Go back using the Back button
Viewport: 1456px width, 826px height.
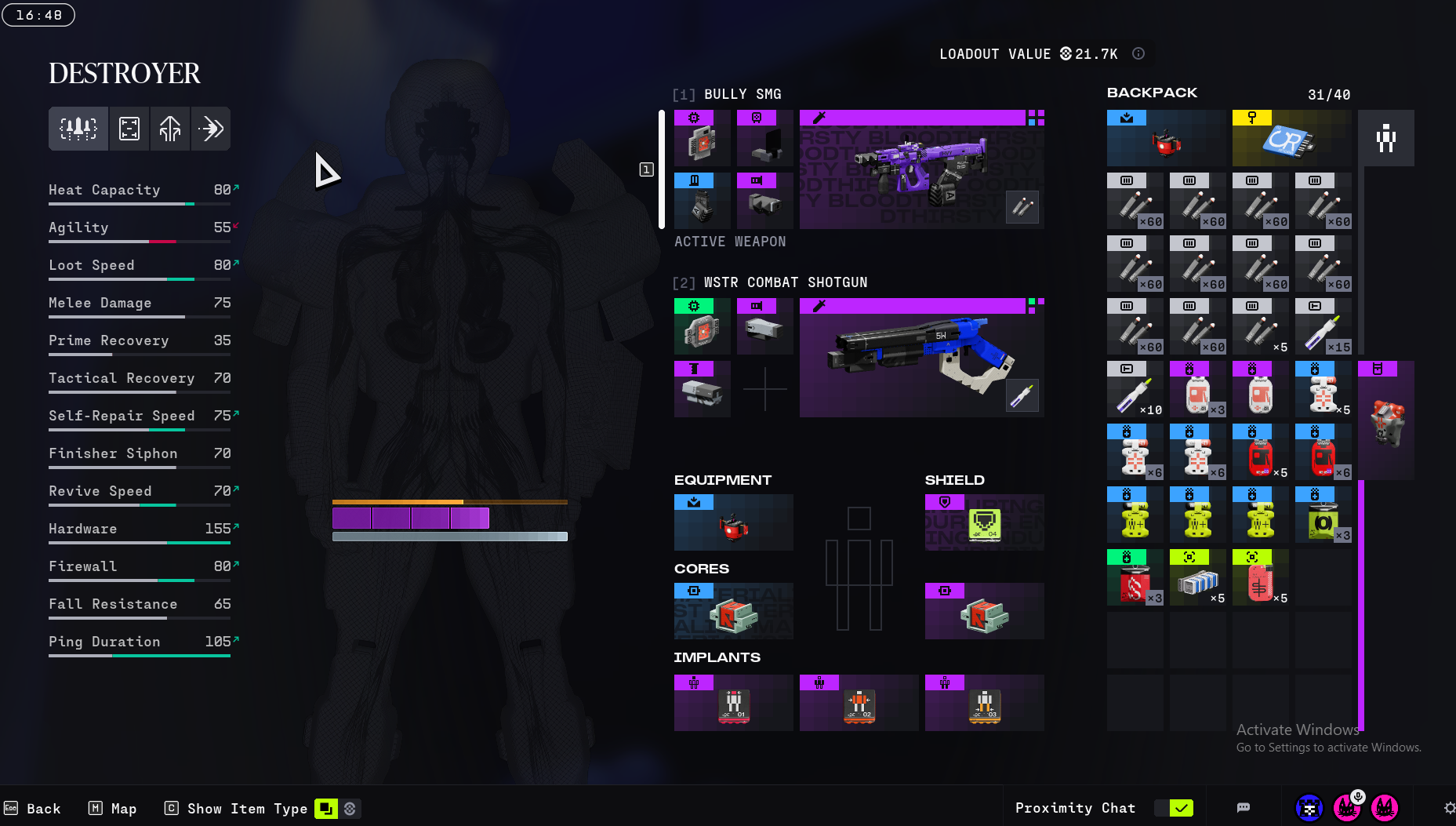pos(33,809)
